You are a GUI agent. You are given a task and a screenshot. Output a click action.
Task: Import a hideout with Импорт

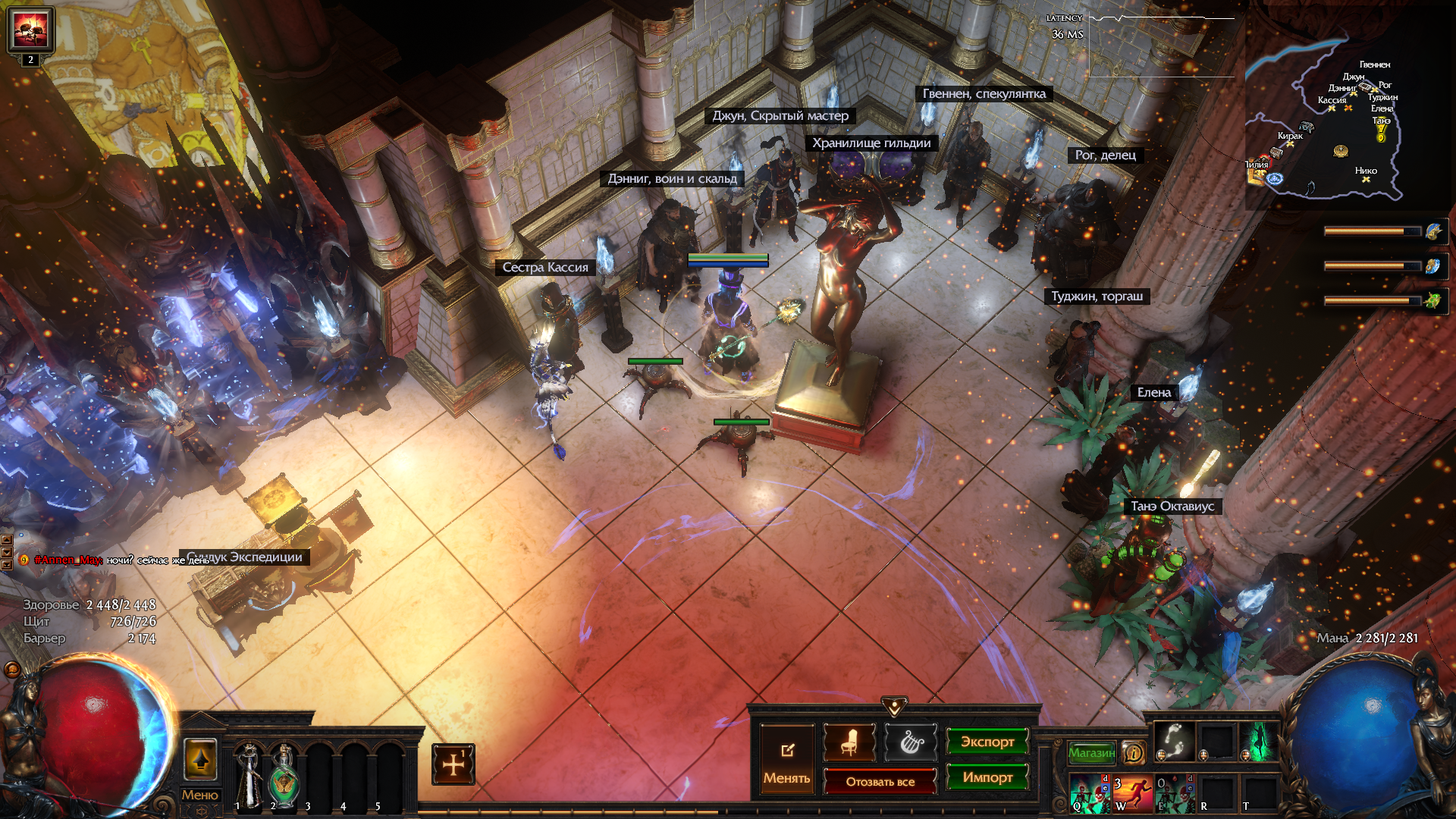pos(987,777)
